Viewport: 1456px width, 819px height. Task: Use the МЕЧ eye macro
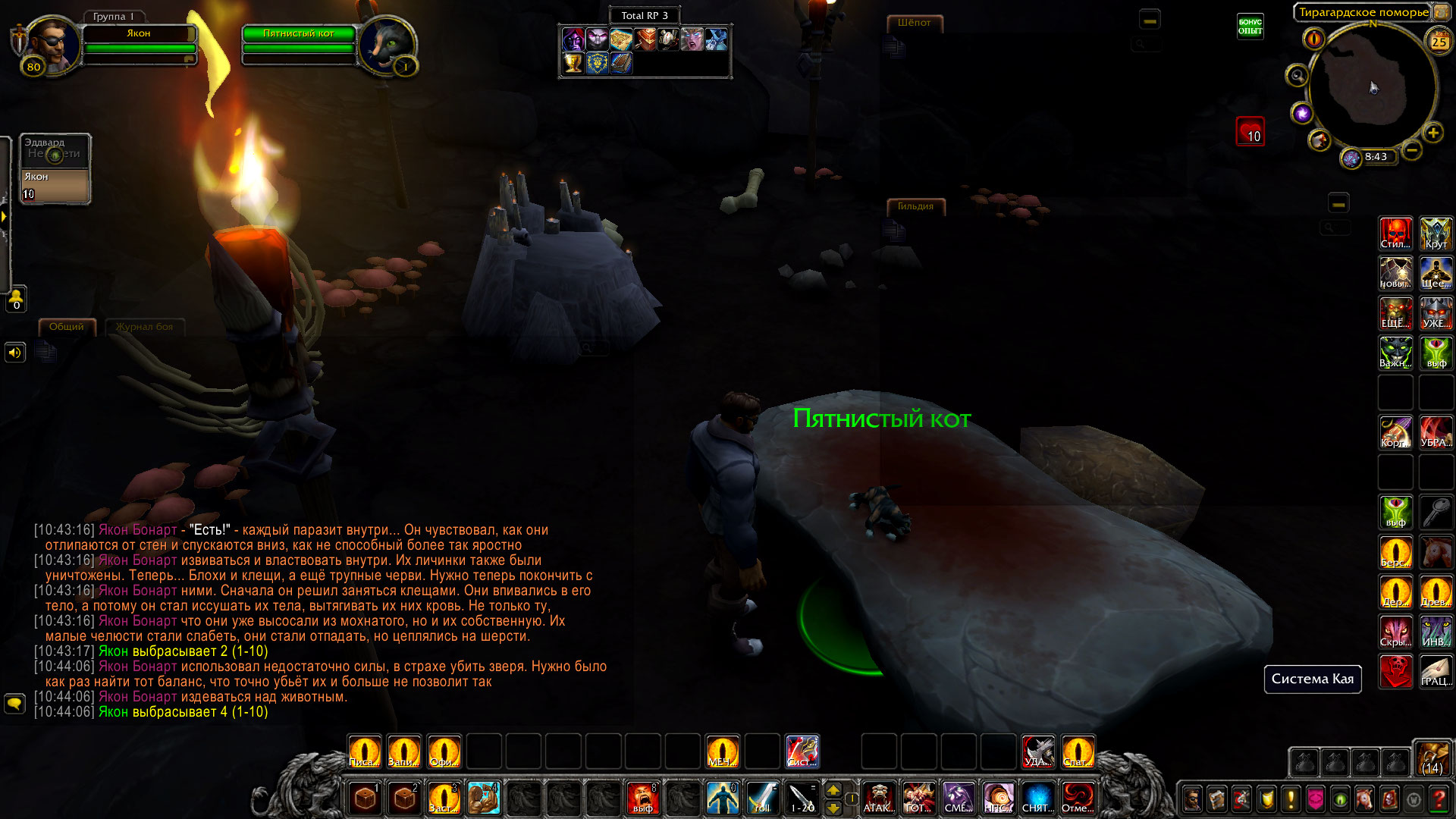click(x=722, y=752)
